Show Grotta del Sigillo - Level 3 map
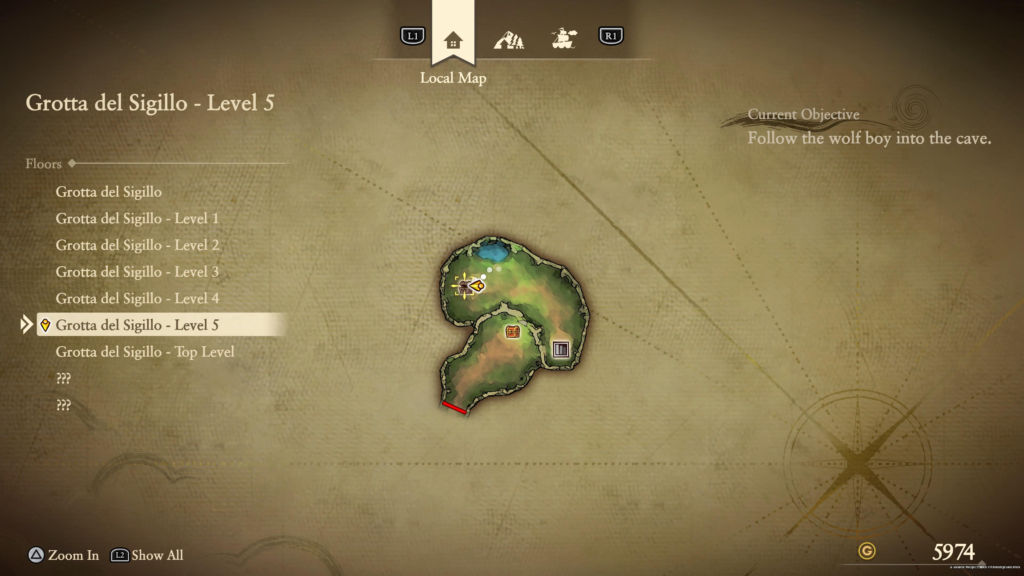1024x576 pixels. [137, 272]
